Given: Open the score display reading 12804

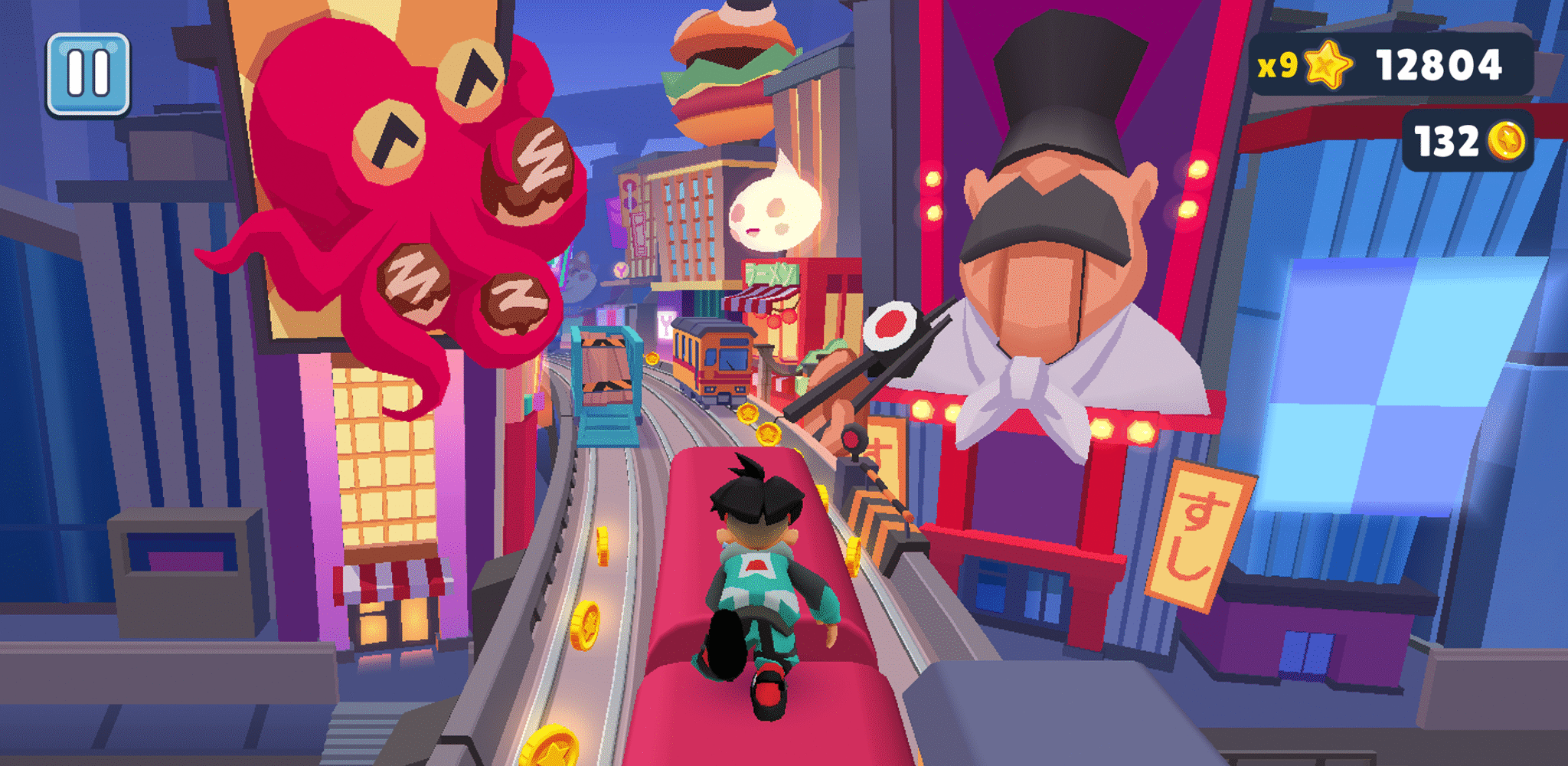Looking at the screenshot, I should tap(1439, 65).
